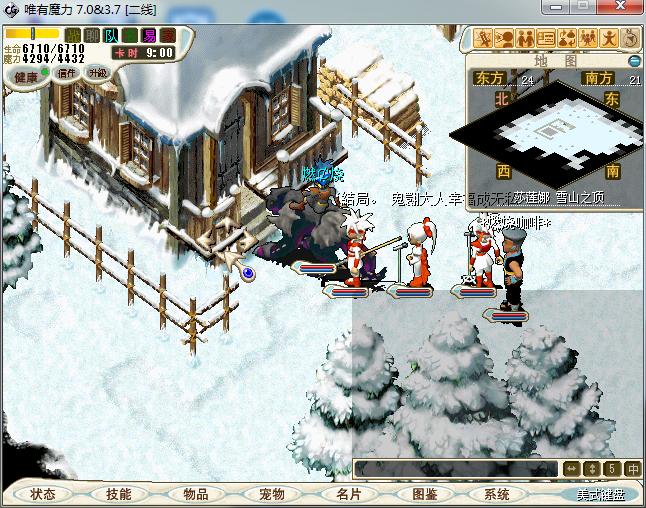646x508 pixels.
Task: Click the 升级 level-up button
Action: coord(97,73)
